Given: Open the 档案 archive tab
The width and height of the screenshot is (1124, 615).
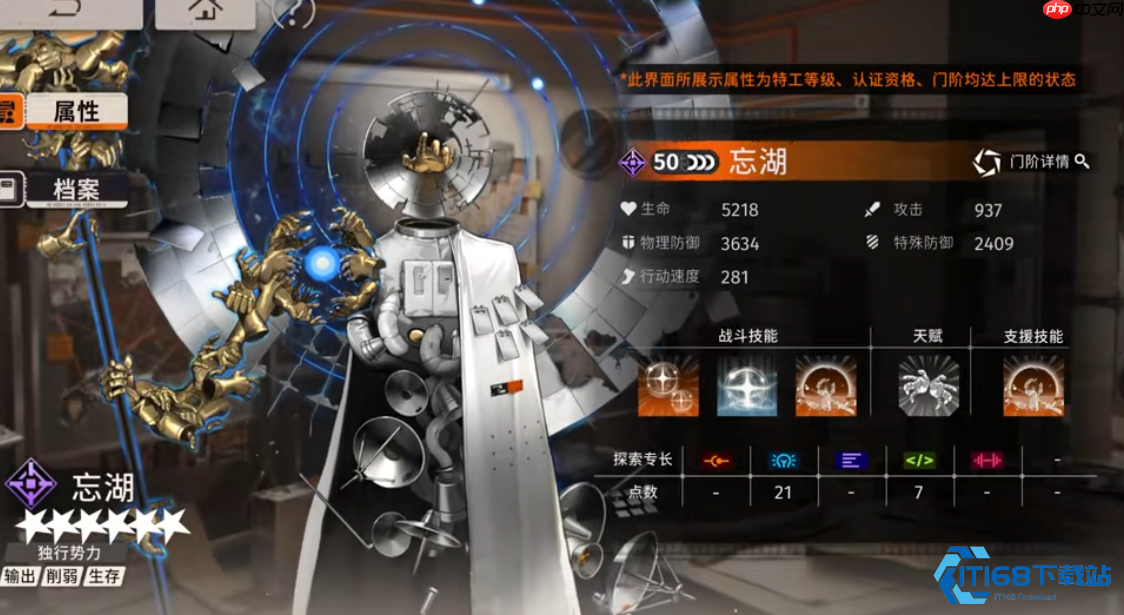Looking at the screenshot, I should [x=76, y=187].
